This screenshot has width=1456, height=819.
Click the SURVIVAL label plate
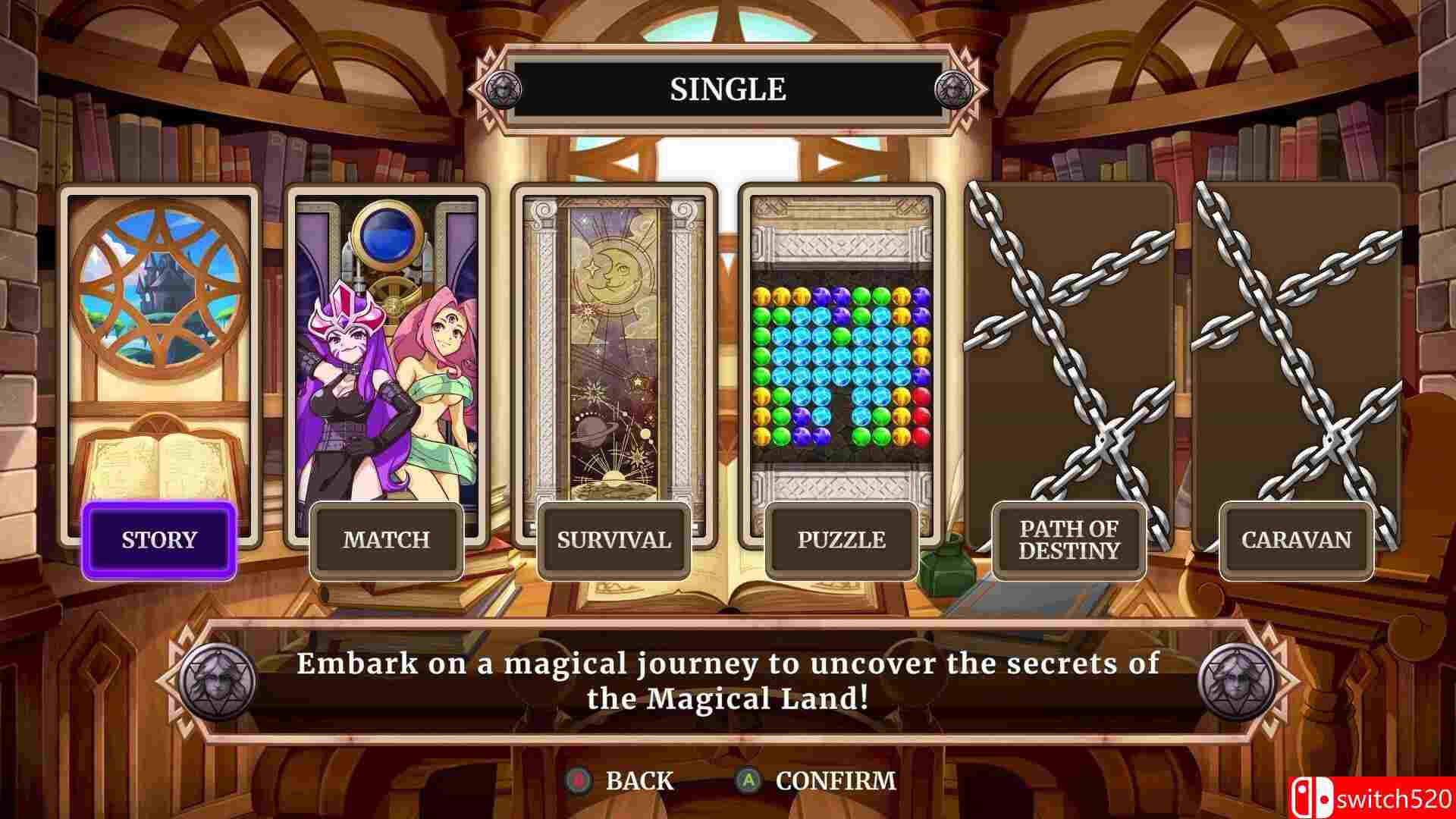613,540
